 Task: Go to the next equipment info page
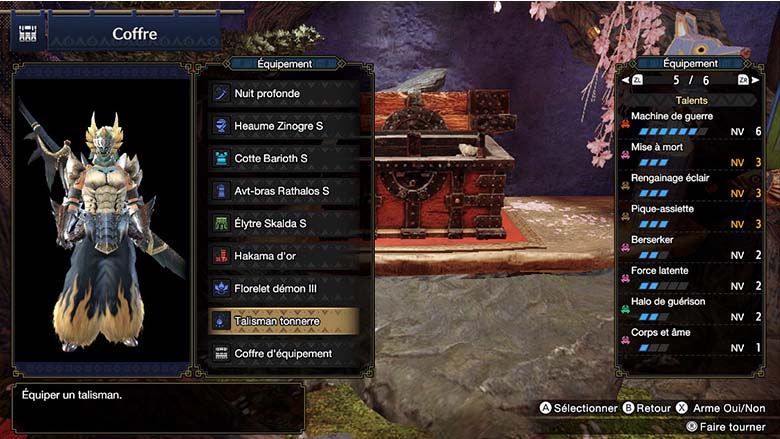coord(745,80)
